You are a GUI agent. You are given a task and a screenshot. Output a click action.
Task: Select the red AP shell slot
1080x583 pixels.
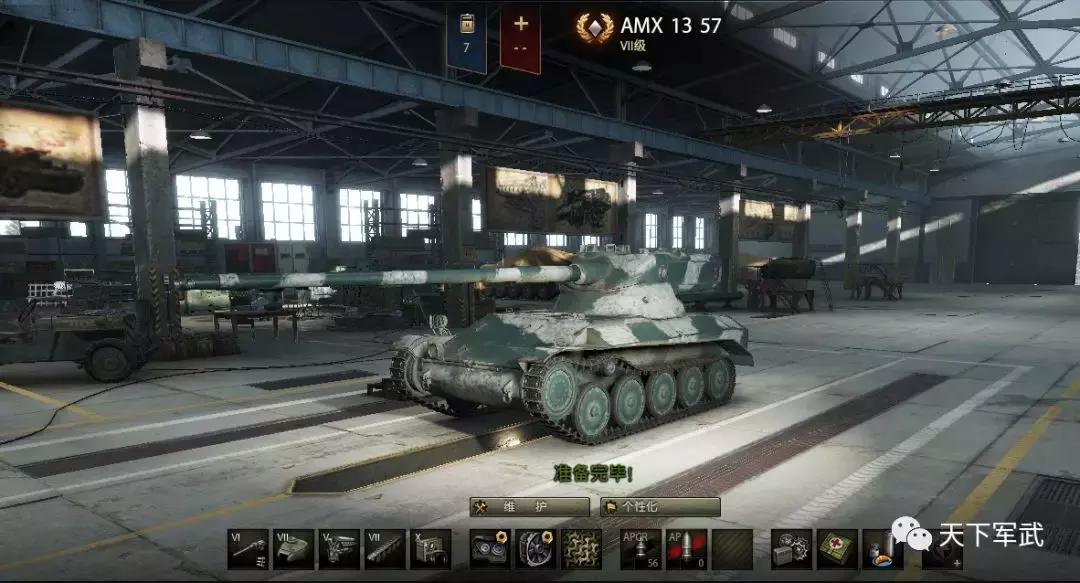(x=686, y=549)
